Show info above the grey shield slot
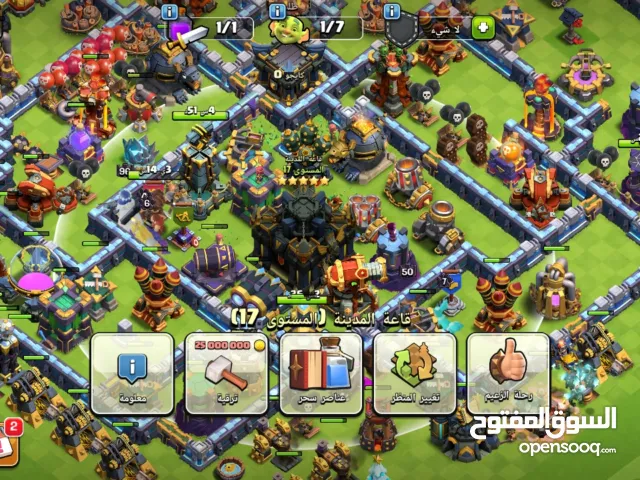The image size is (640, 480). 393,10
